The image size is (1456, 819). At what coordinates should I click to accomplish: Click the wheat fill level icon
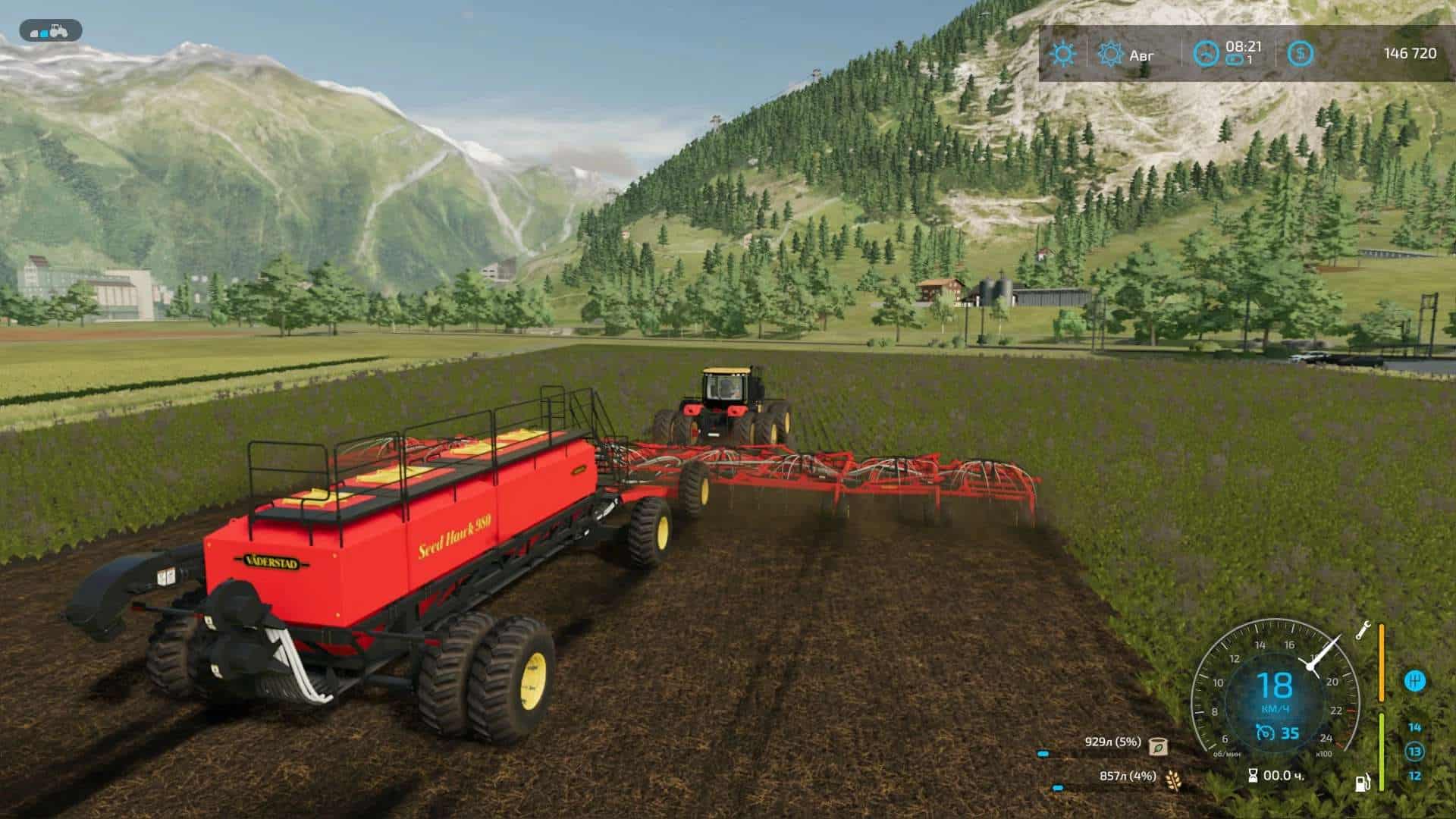coord(1172,778)
